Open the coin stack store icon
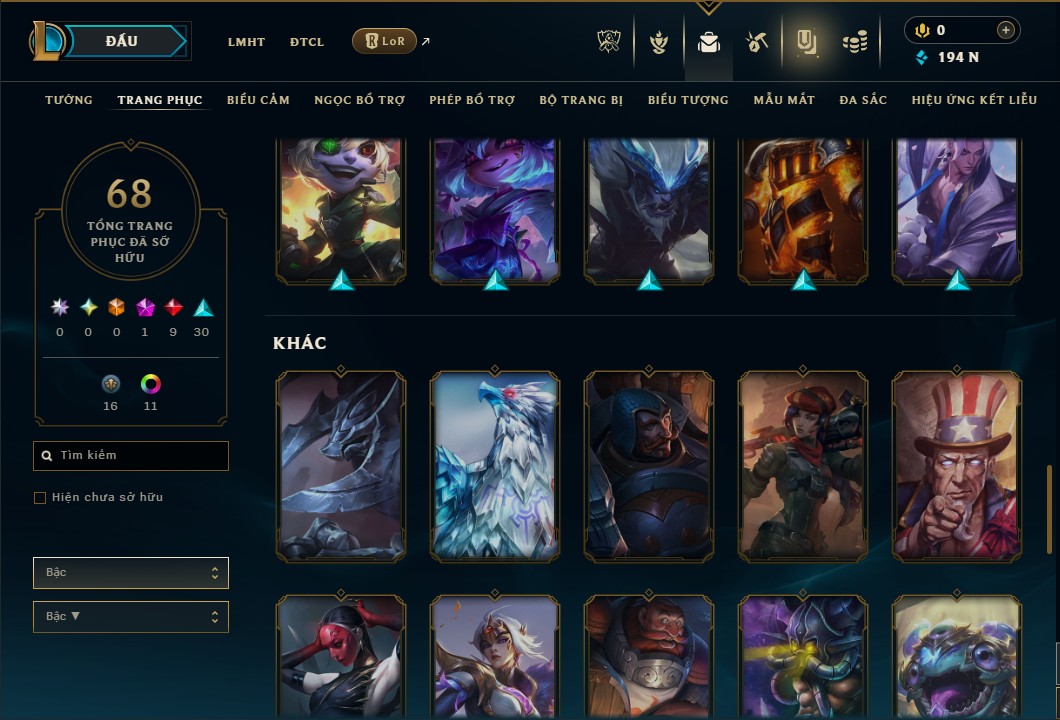This screenshot has width=1060, height=720. pos(854,42)
